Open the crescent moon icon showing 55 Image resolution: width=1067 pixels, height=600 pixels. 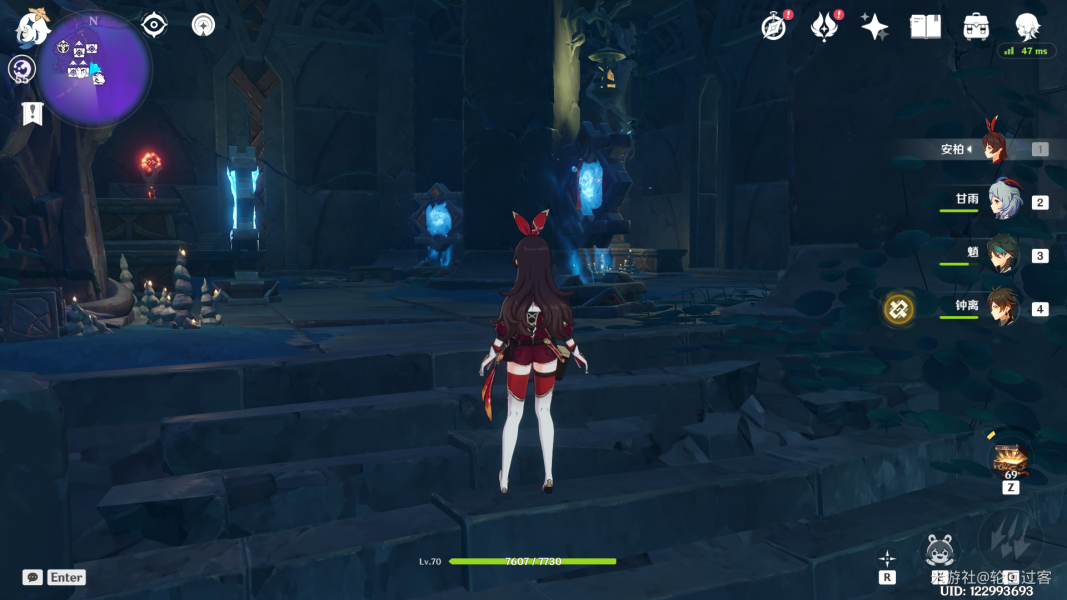coord(22,69)
